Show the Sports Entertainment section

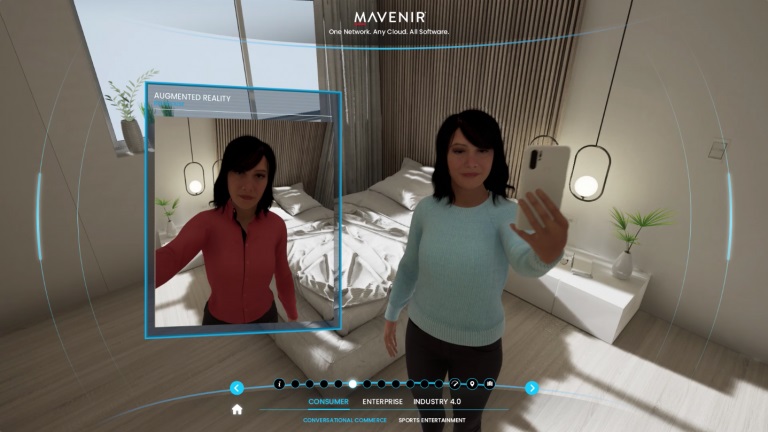[x=432, y=420]
